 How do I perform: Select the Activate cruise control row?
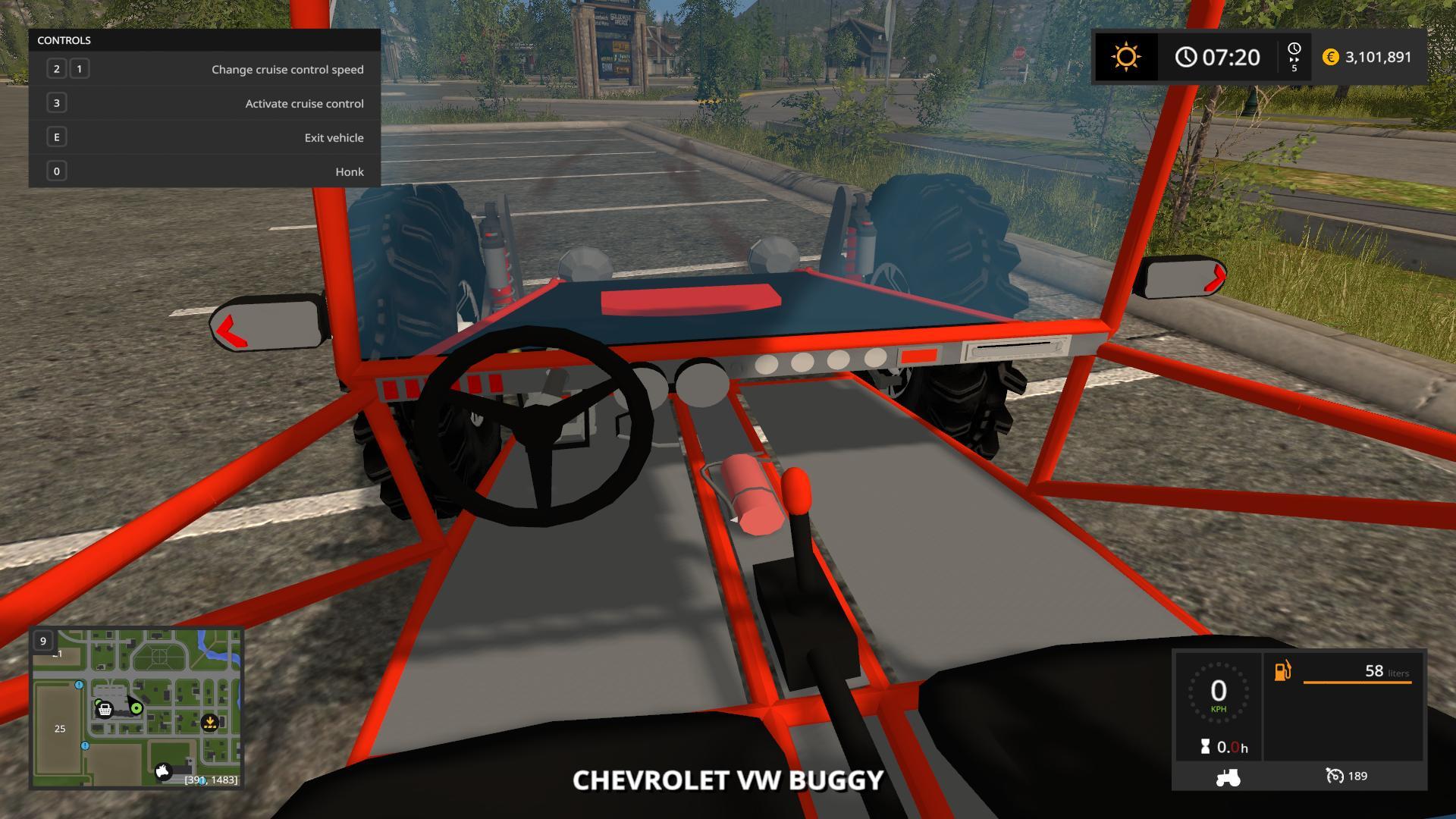pos(205,103)
